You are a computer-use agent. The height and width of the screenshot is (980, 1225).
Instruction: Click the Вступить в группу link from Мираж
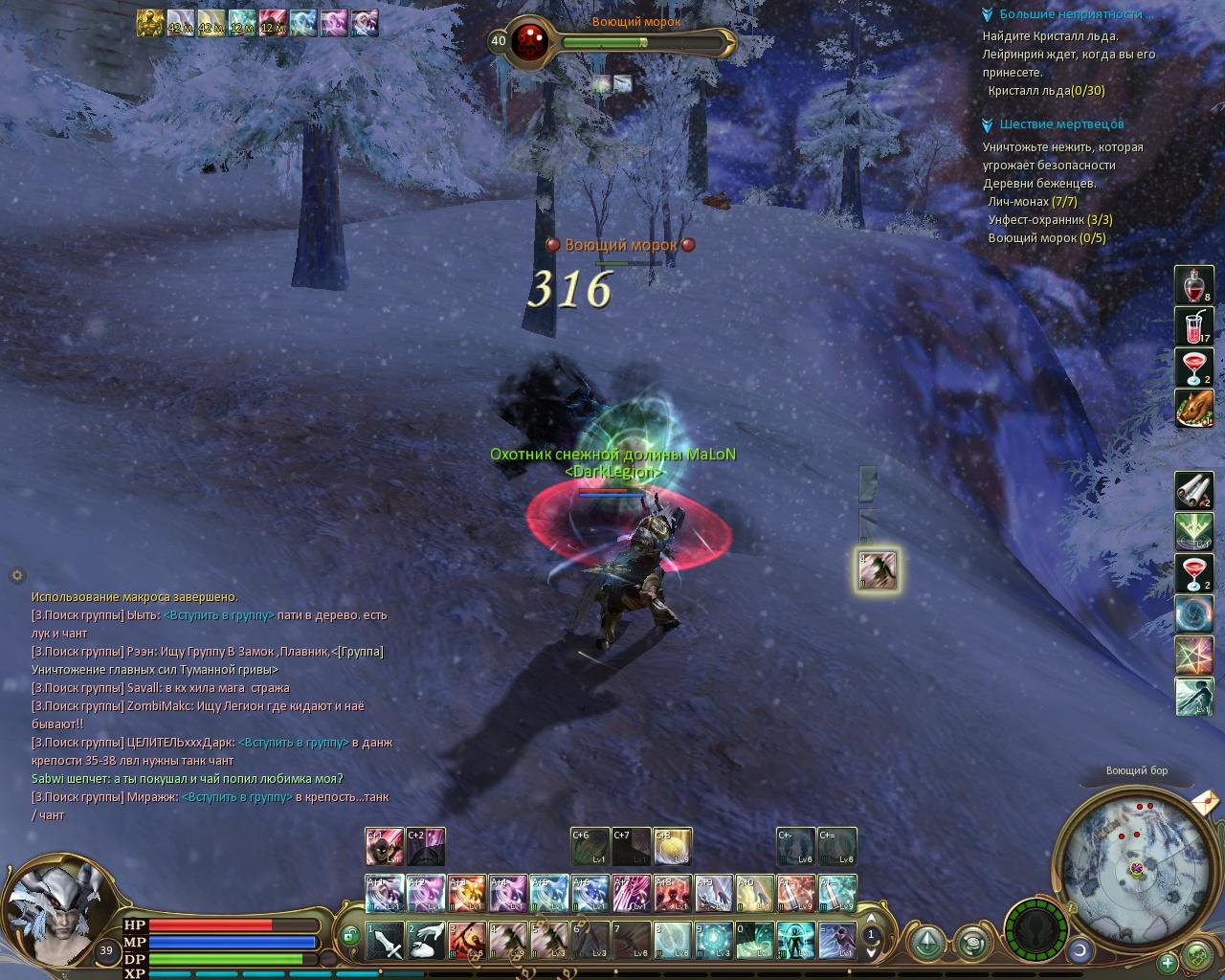[236, 797]
